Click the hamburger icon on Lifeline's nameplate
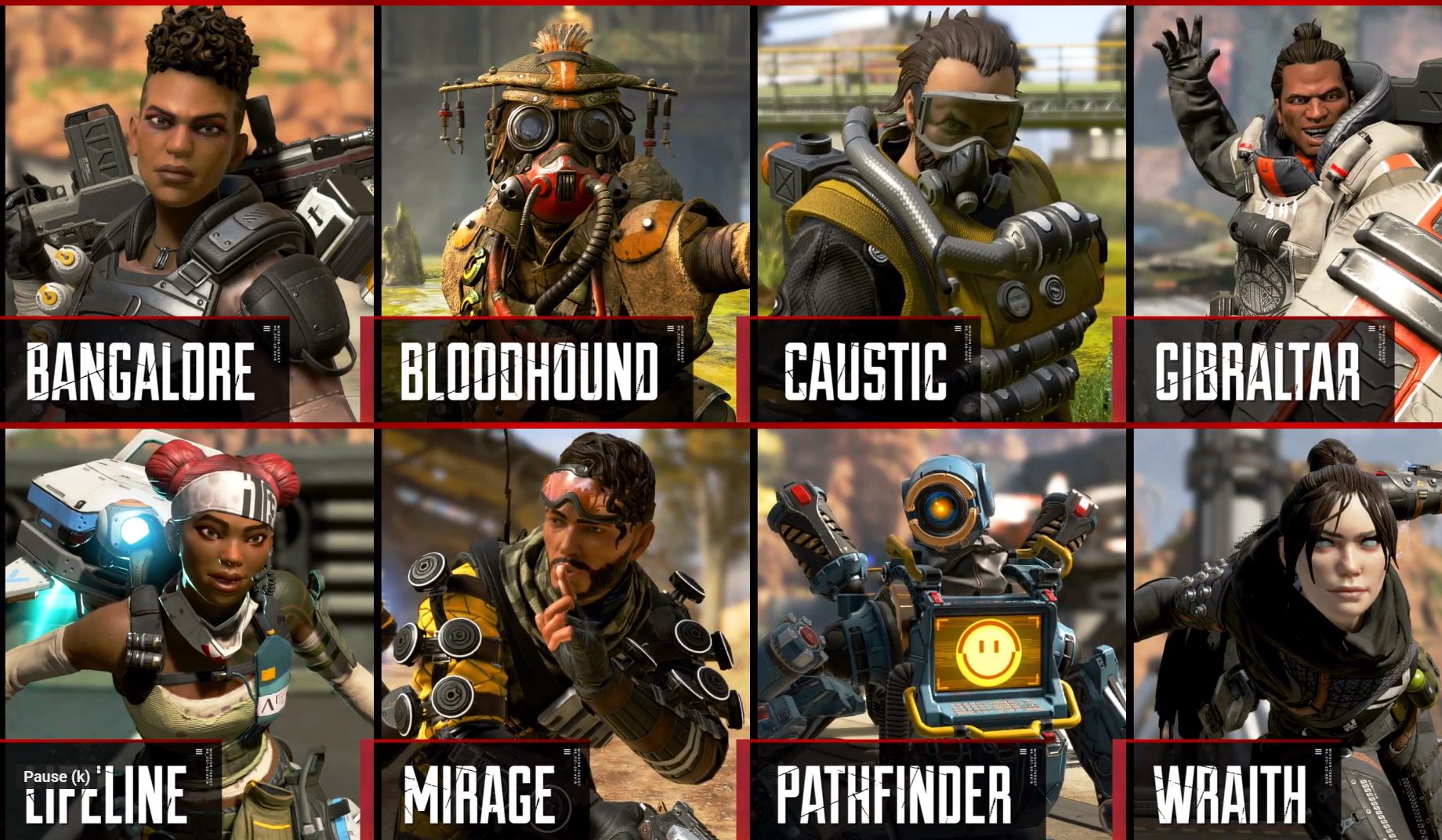1442x840 pixels. pyautogui.click(x=198, y=752)
